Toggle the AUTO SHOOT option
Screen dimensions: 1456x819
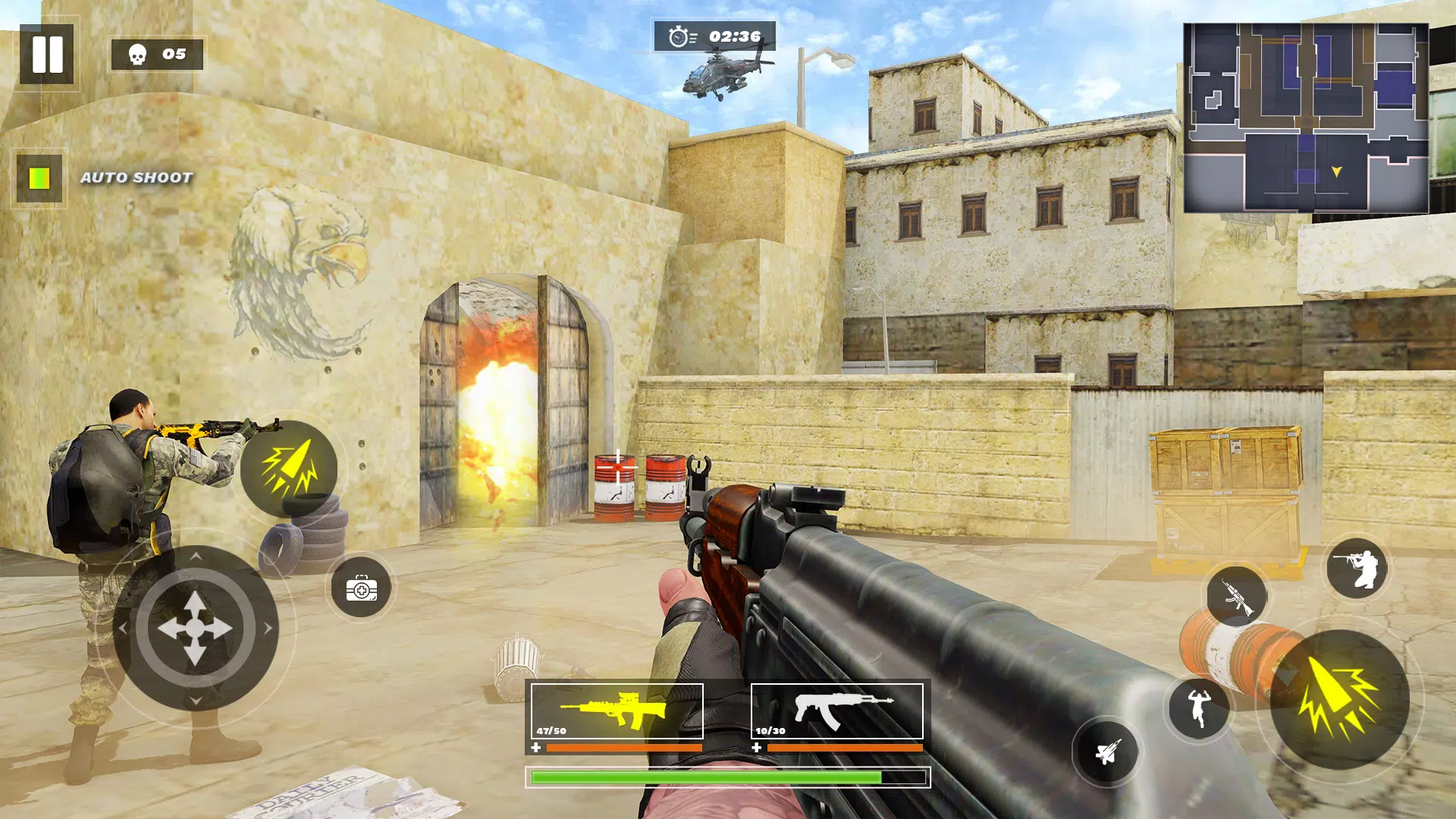[40, 176]
